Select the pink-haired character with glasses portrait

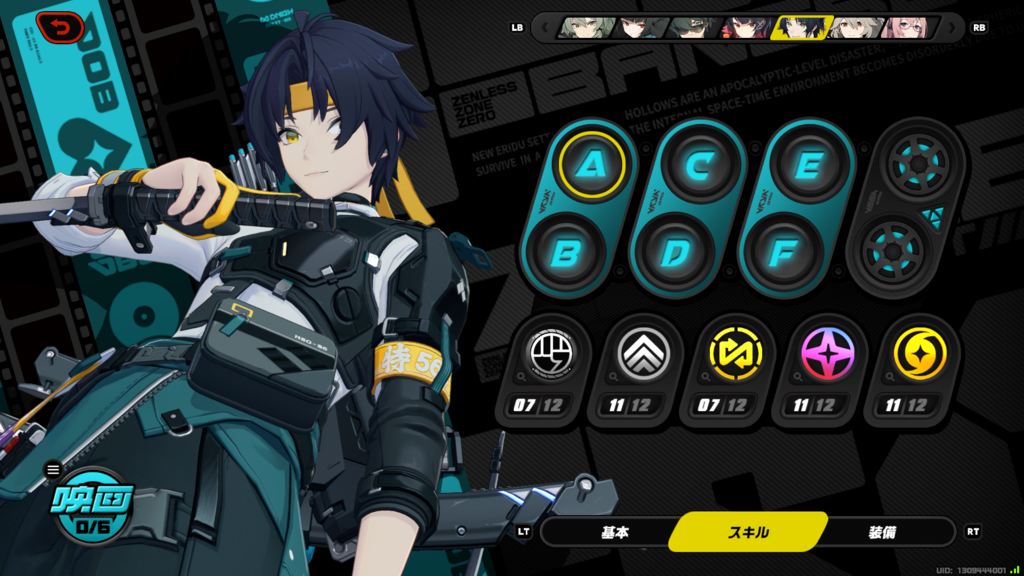907,27
